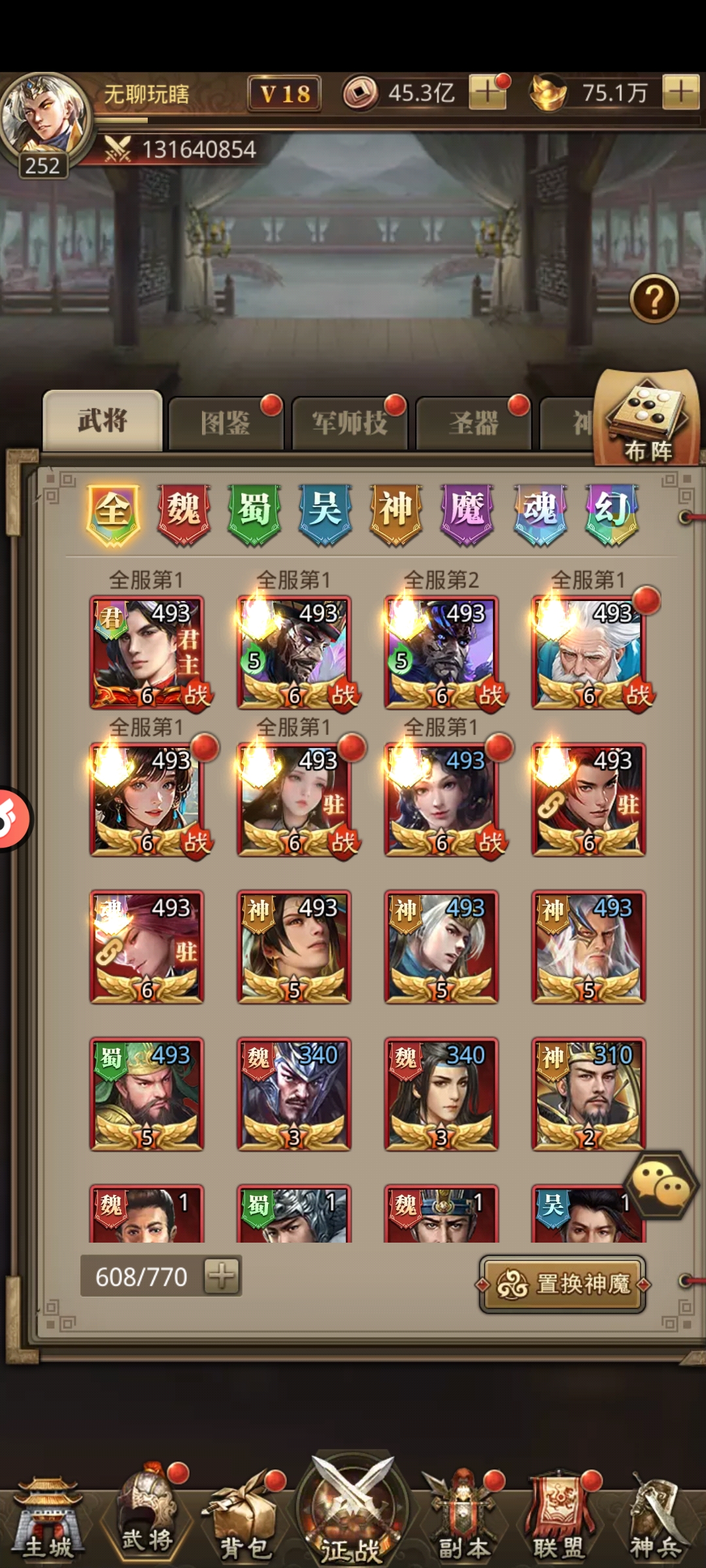Open the question mark help button
The height and width of the screenshot is (1568, 706).
[654, 299]
